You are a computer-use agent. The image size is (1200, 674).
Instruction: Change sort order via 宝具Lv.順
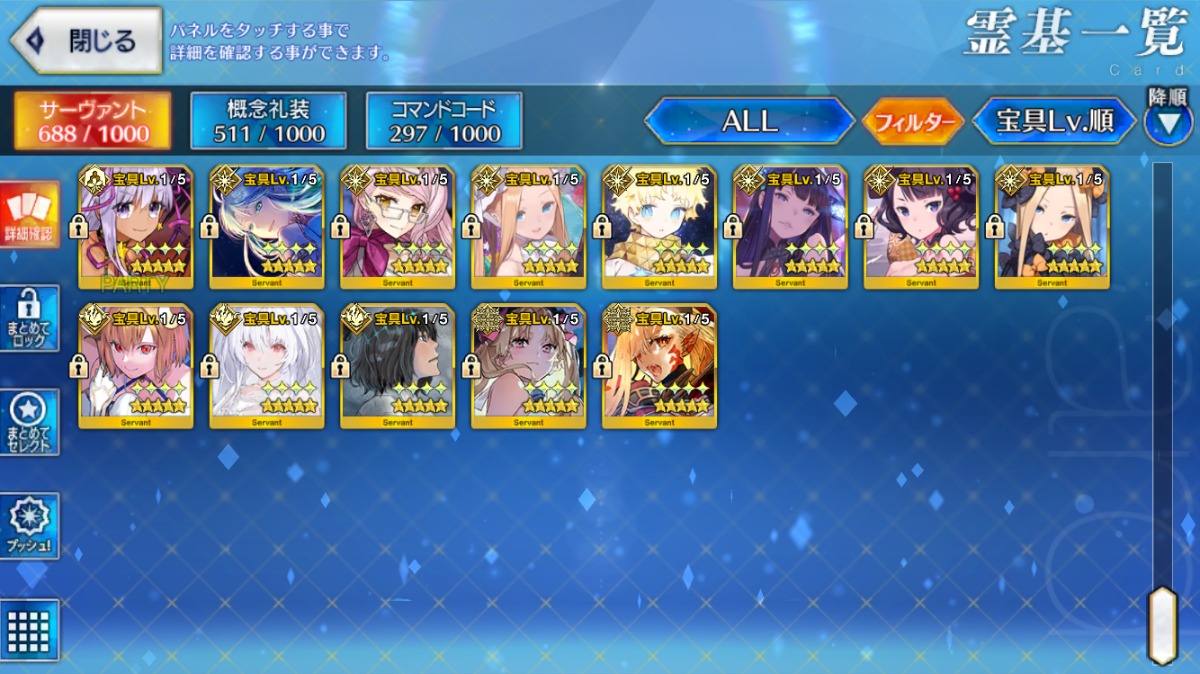click(x=1054, y=122)
